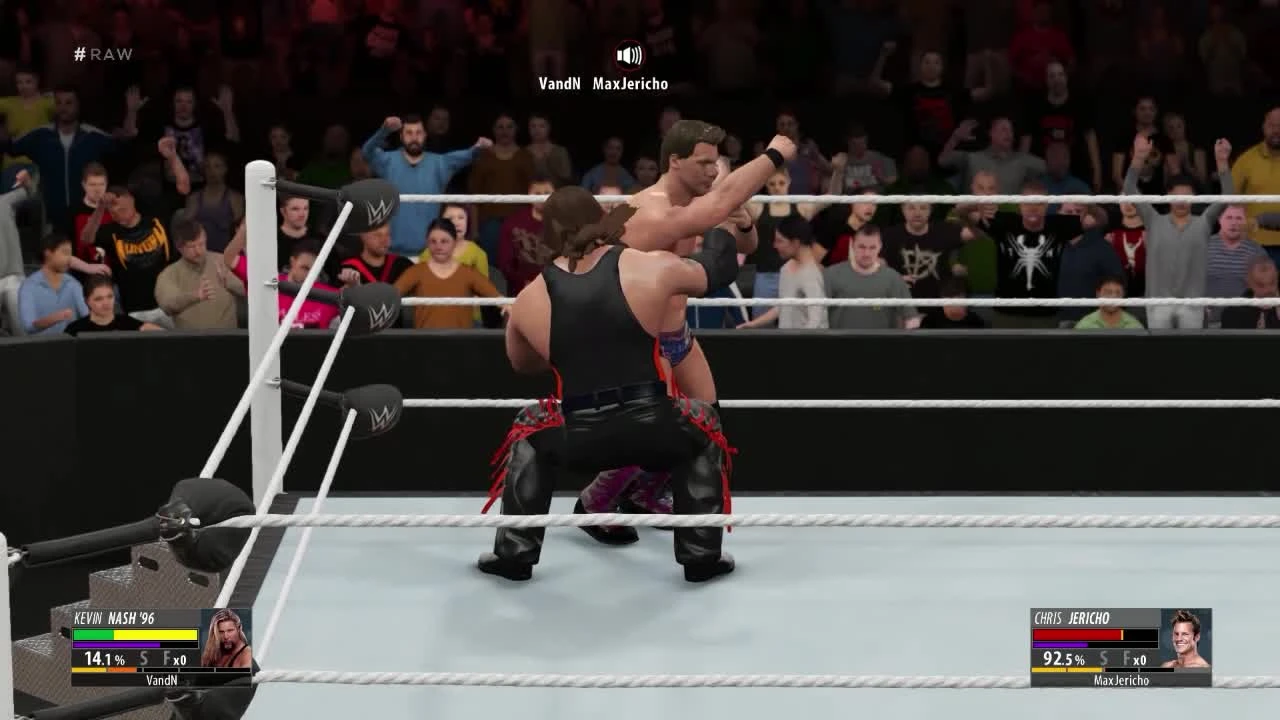Image resolution: width=1280 pixels, height=720 pixels.
Task: Select the S special icon on Jericho's HUD
Action: pyautogui.click(x=1103, y=659)
